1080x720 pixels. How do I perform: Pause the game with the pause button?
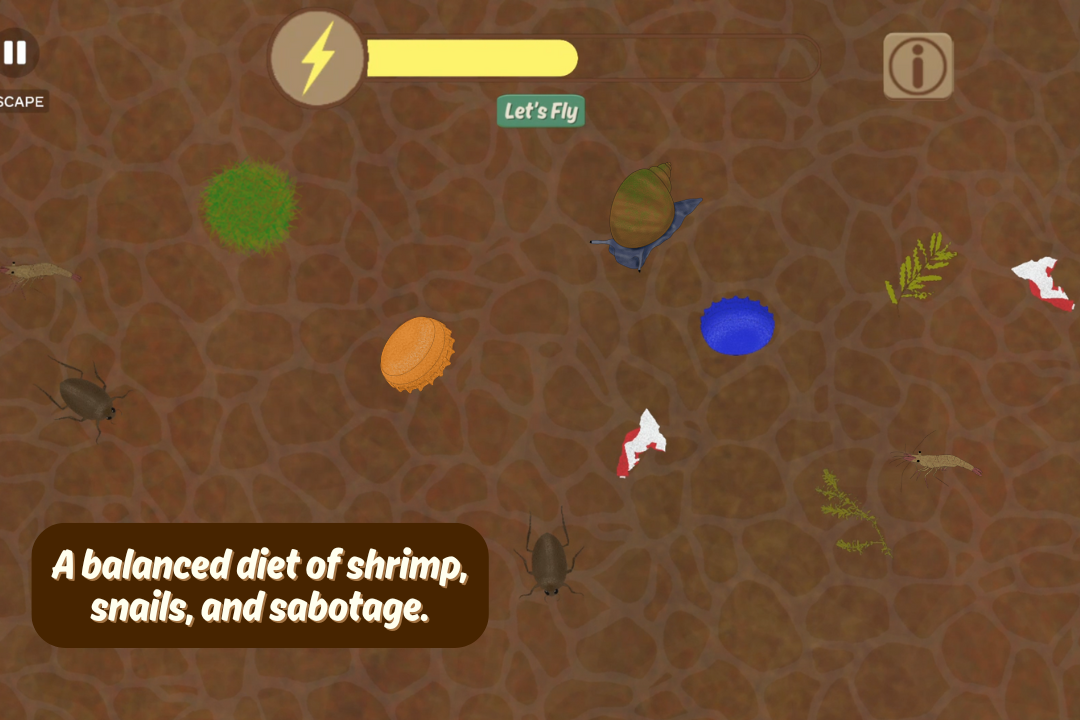coord(14,53)
